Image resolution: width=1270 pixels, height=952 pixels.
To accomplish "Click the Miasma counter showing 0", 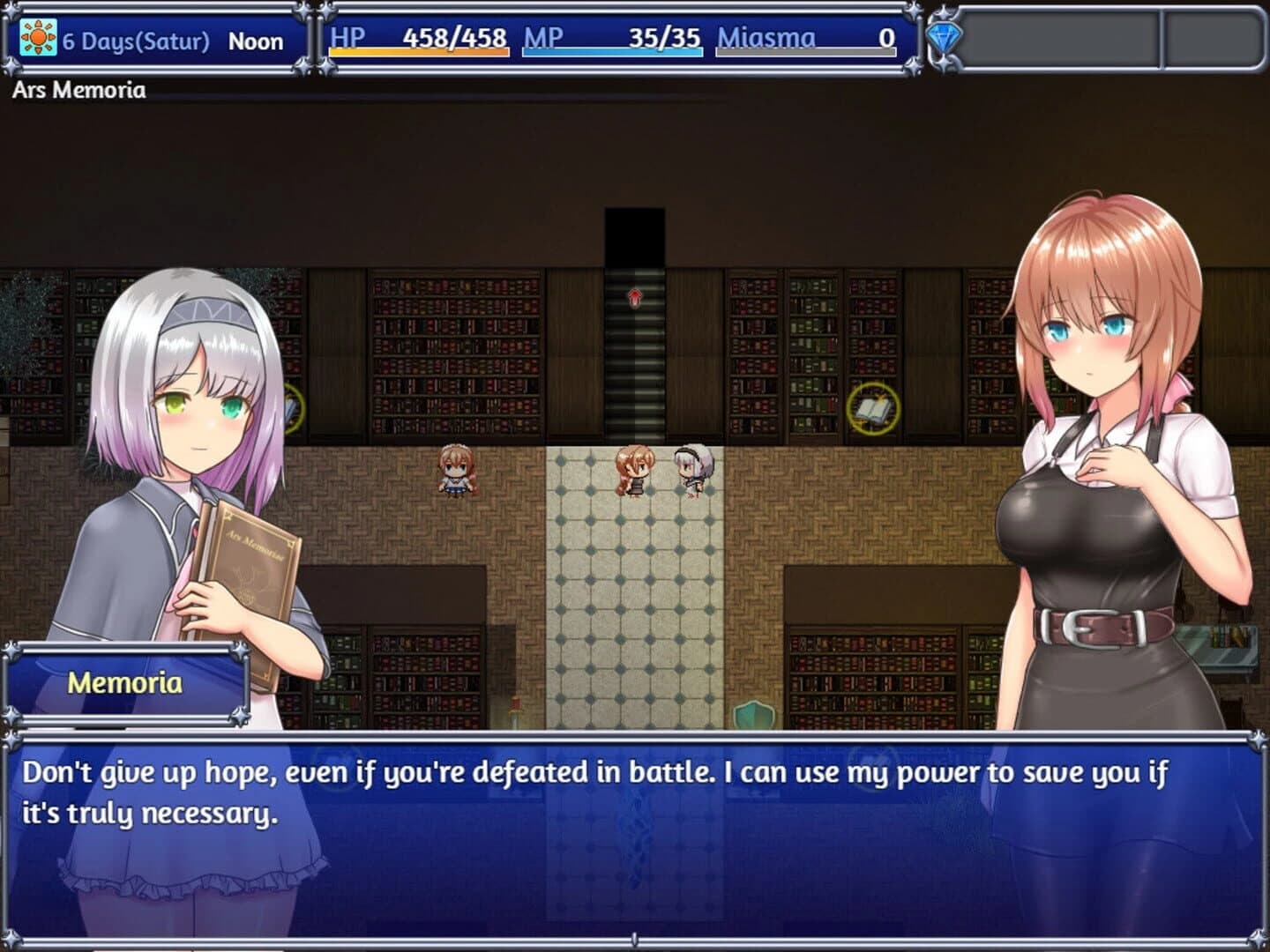I will [x=803, y=40].
